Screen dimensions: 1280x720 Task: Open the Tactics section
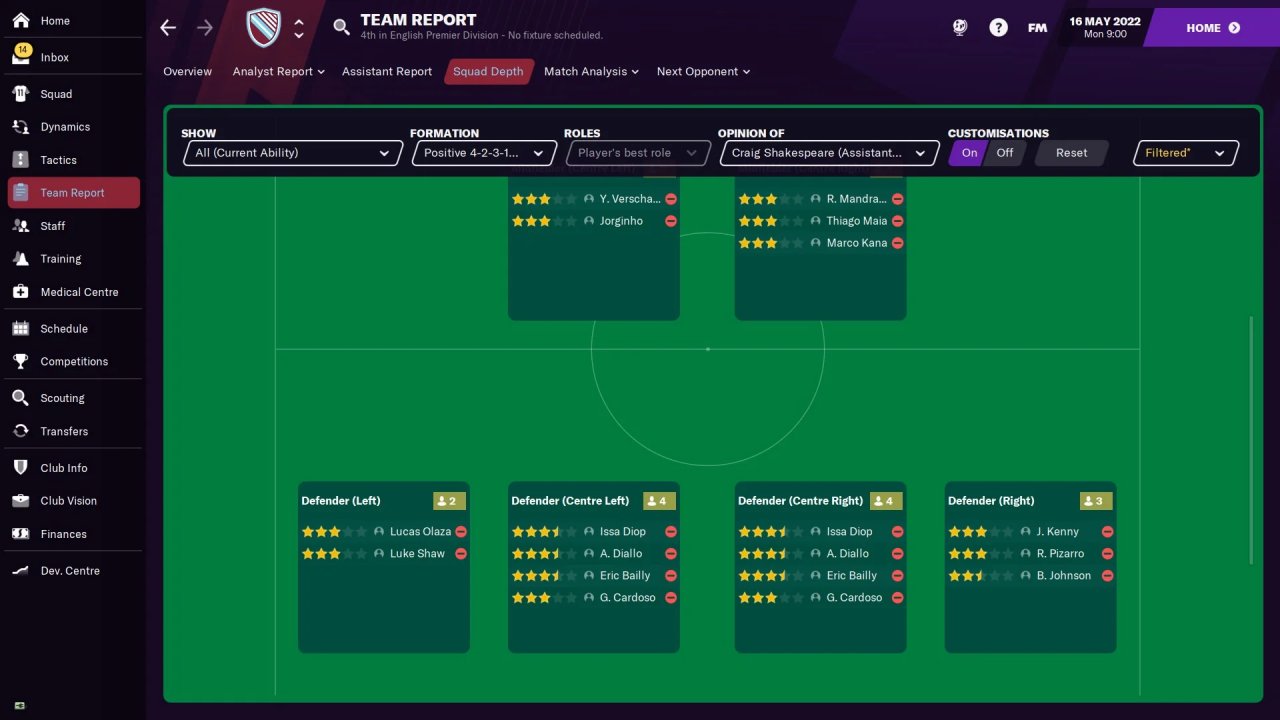click(x=58, y=160)
